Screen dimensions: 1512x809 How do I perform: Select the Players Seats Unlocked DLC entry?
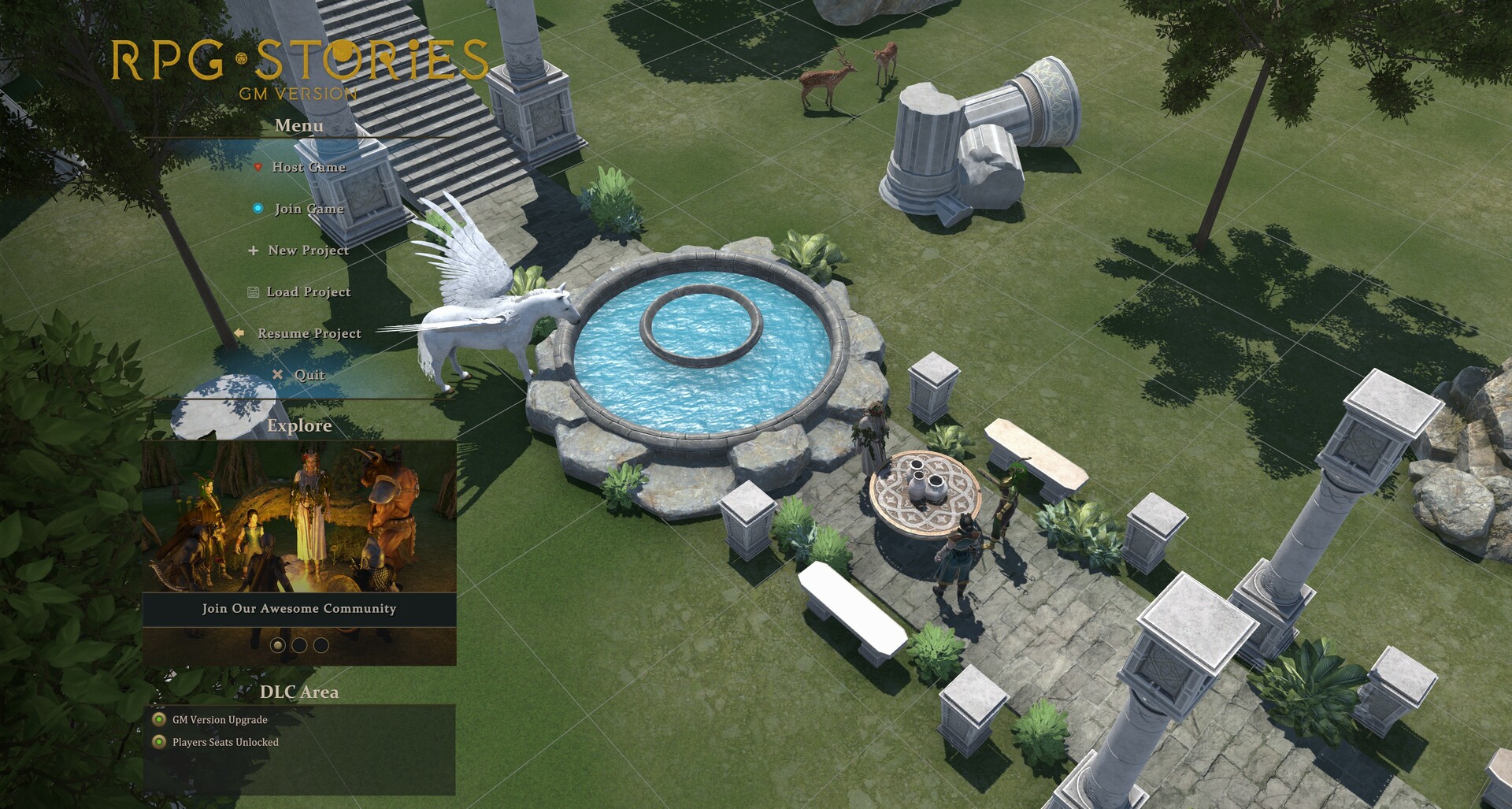pos(224,742)
